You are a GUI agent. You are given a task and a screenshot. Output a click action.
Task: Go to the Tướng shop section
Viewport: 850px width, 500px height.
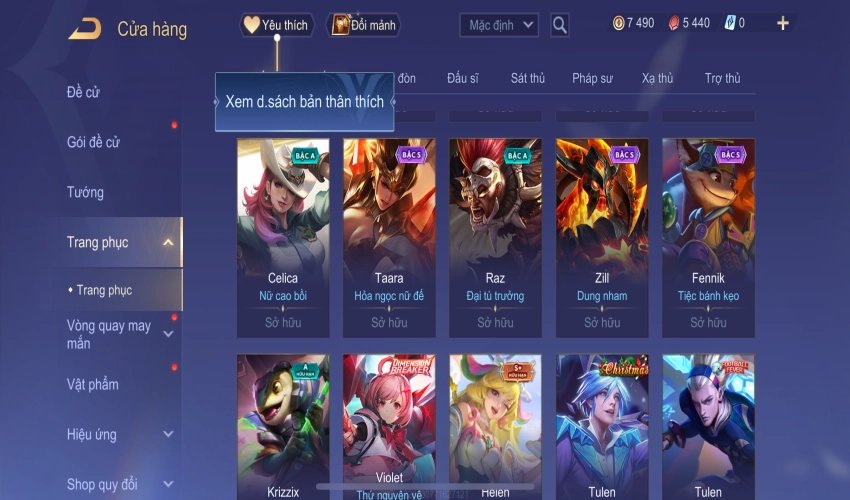pos(85,192)
